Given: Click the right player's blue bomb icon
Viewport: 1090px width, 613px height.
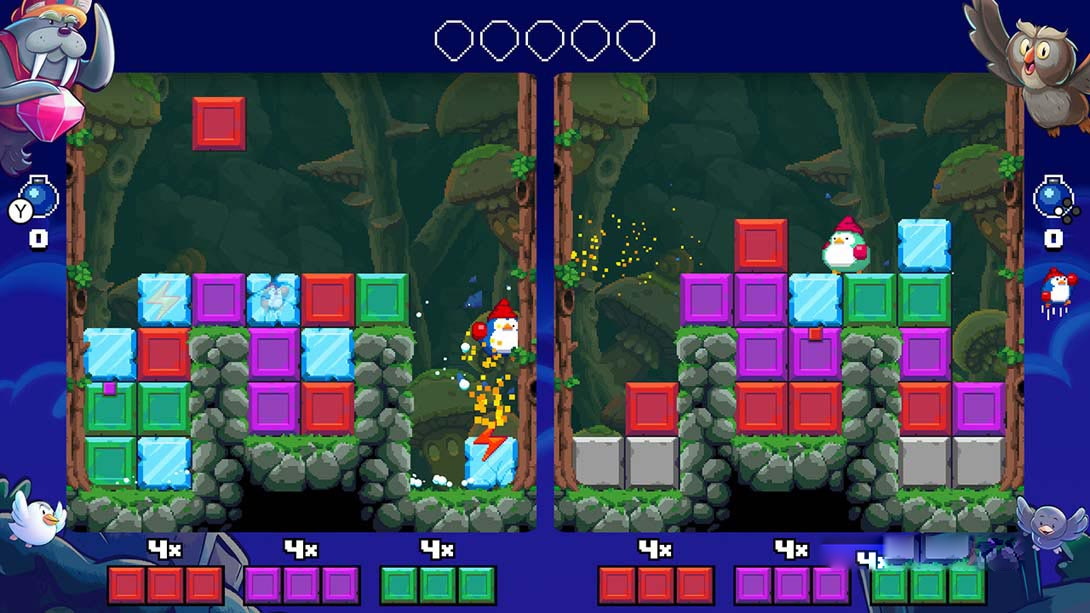Looking at the screenshot, I should [1052, 197].
